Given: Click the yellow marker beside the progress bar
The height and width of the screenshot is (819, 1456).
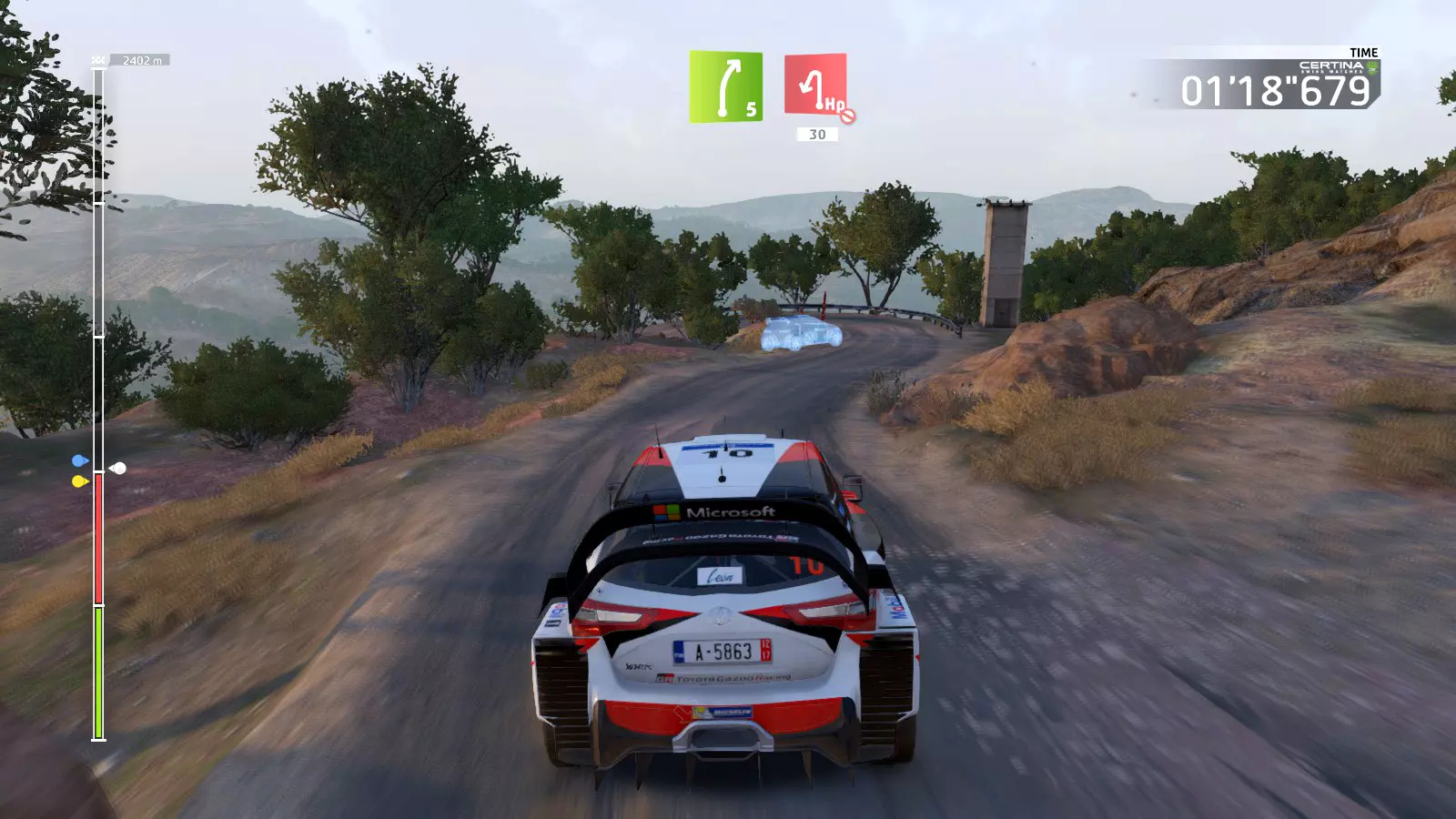Looking at the screenshot, I should tap(79, 481).
